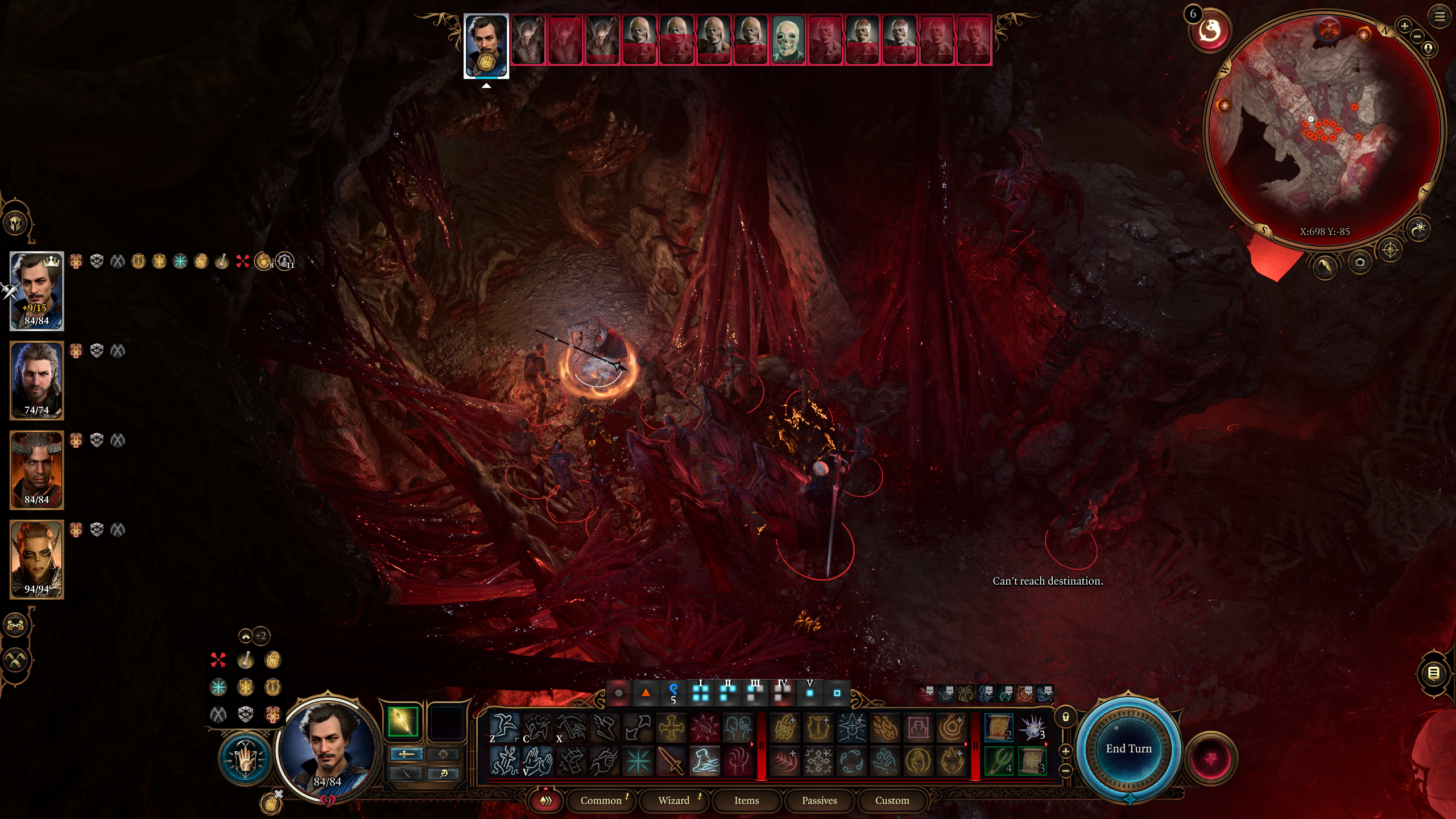The width and height of the screenshot is (1456, 819).
Task: Open the main menu hamburger icon
Action: (x=1440, y=16)
